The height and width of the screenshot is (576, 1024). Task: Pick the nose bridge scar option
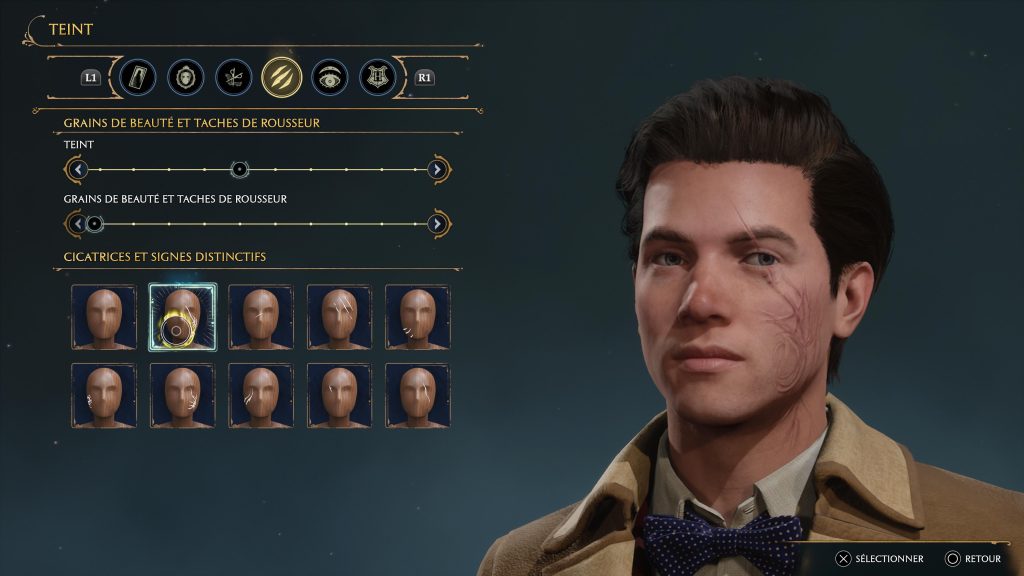260,317
